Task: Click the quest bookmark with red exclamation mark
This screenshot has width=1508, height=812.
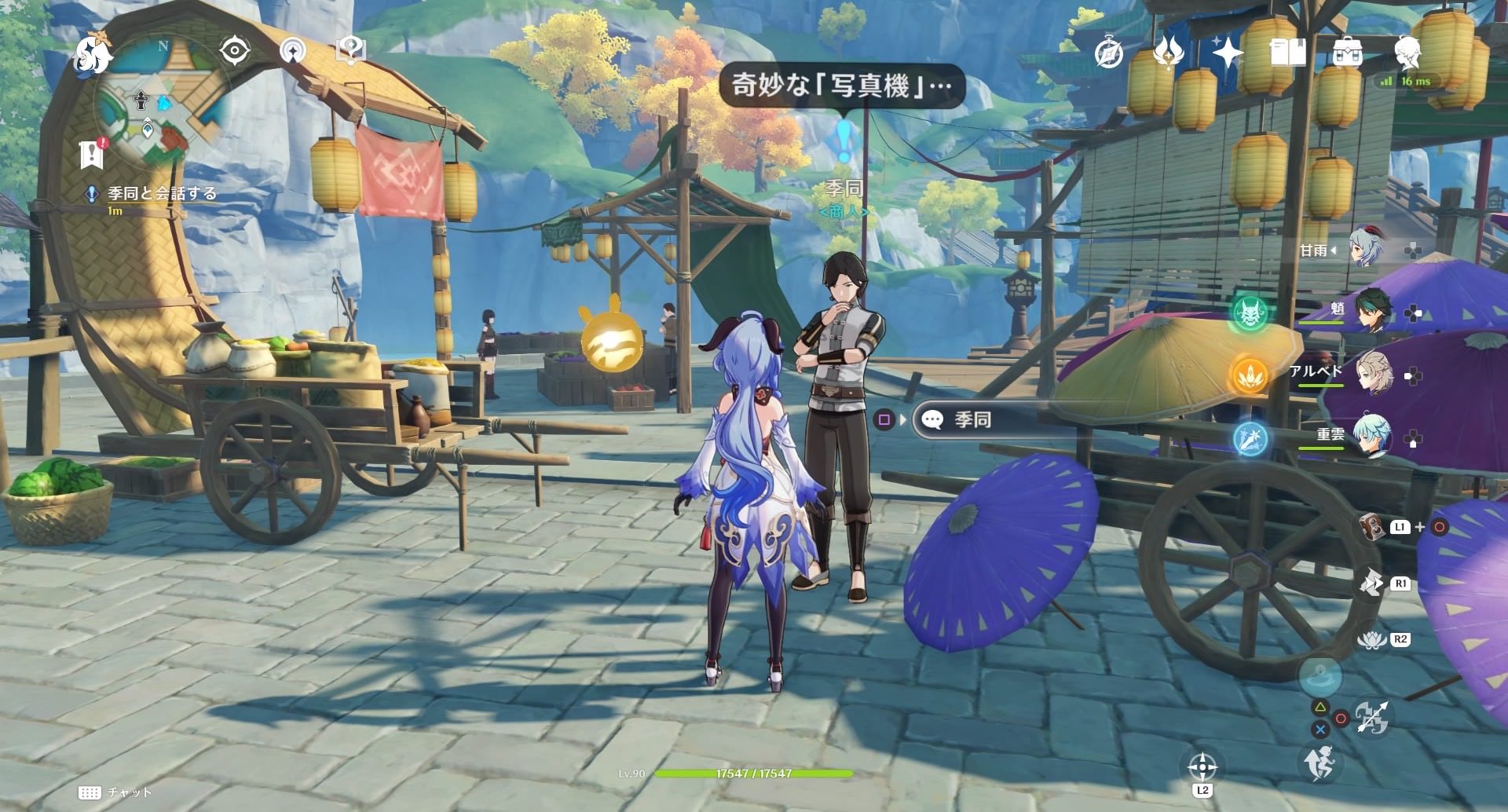Action: click(x=91, y=154)
